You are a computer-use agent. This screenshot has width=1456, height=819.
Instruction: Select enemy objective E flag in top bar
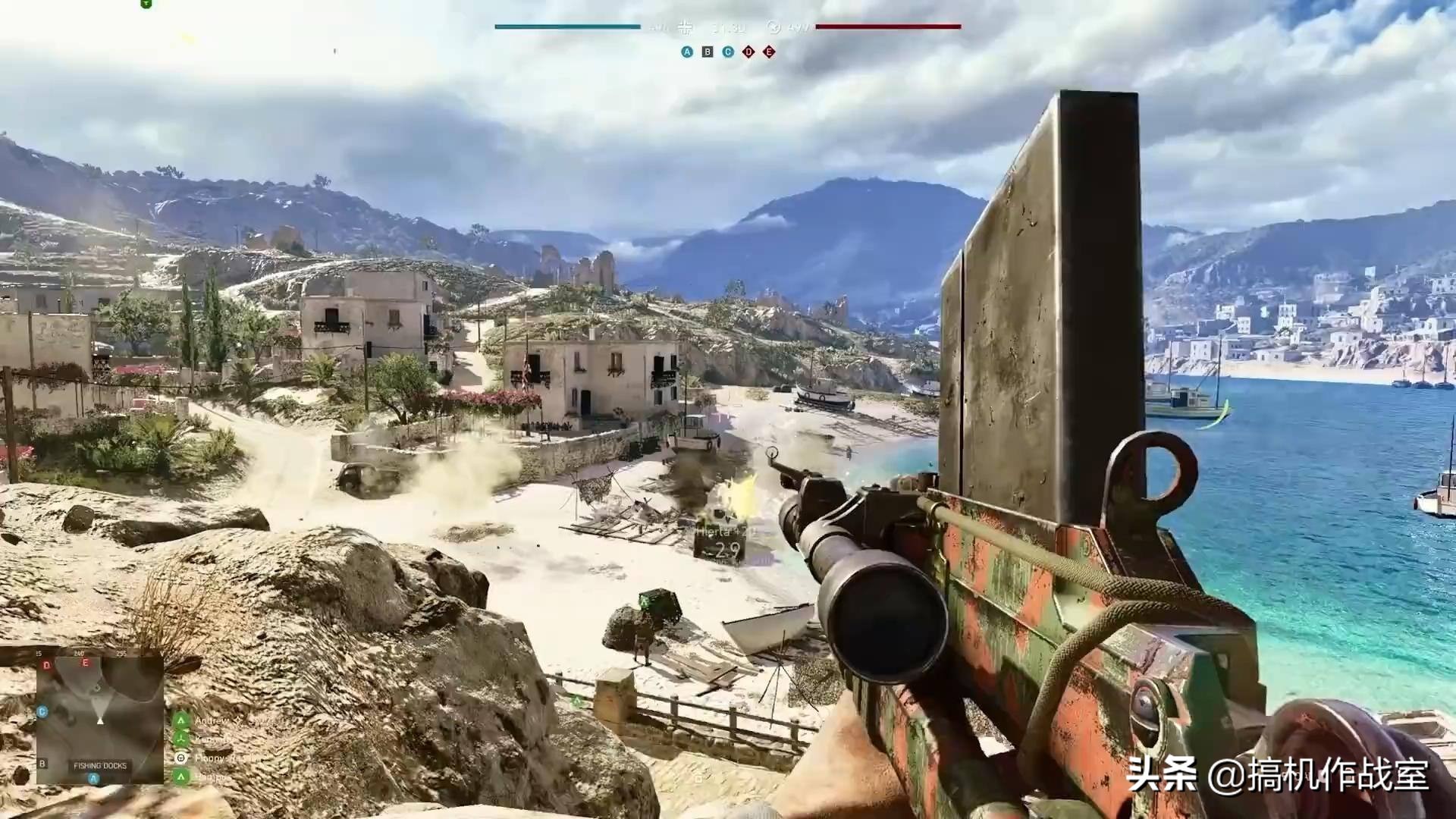click(x=769, y=52)
